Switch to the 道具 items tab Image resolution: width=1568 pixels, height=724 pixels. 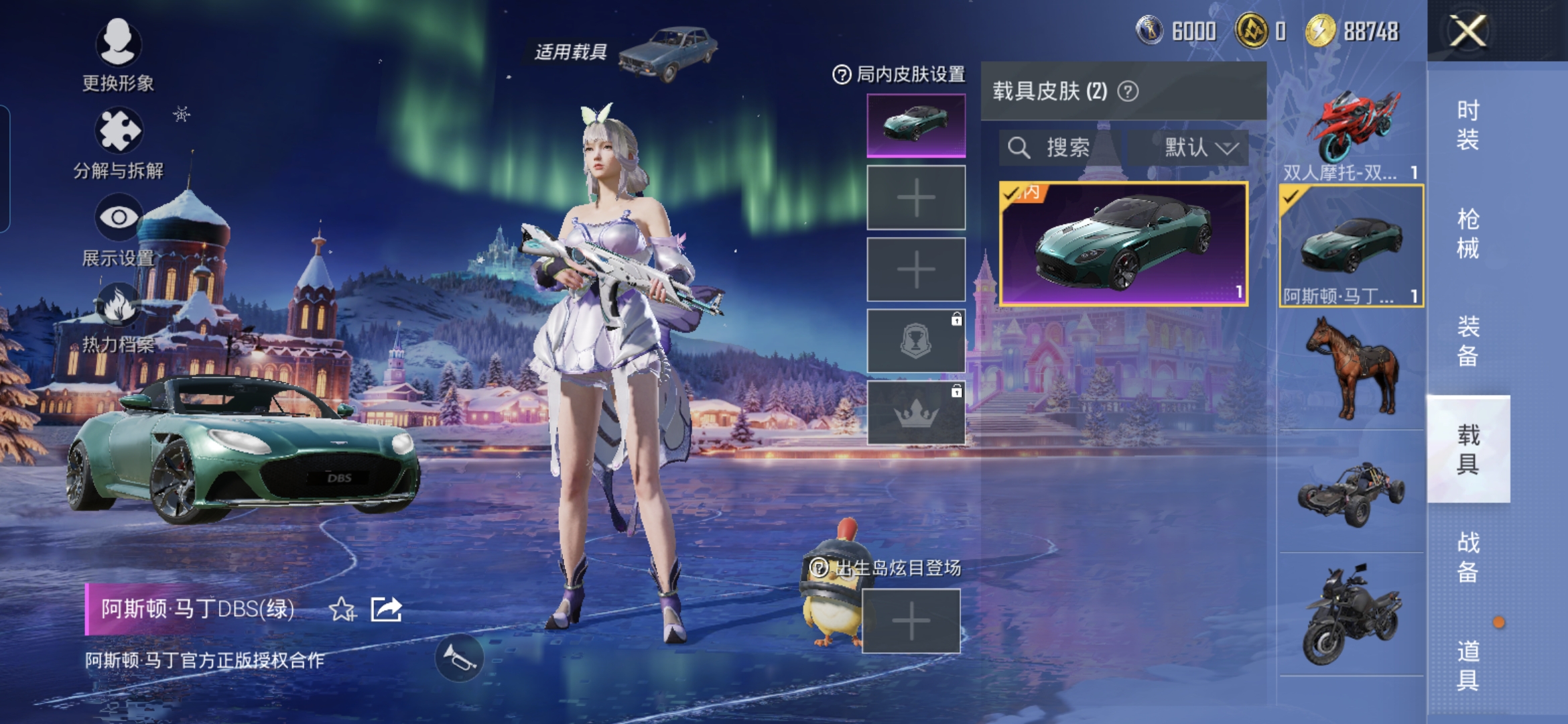(x=1467, y=665)
